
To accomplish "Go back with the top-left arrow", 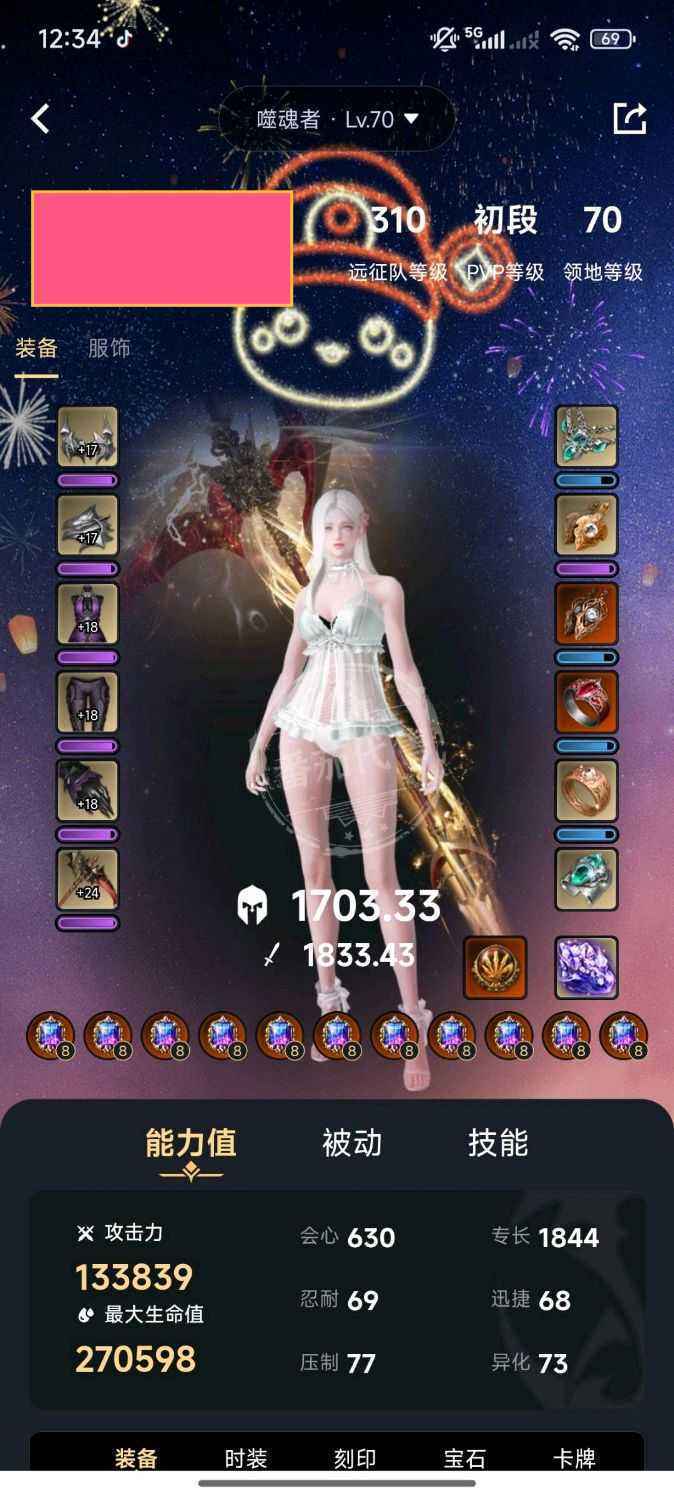I will coord(40,119).
